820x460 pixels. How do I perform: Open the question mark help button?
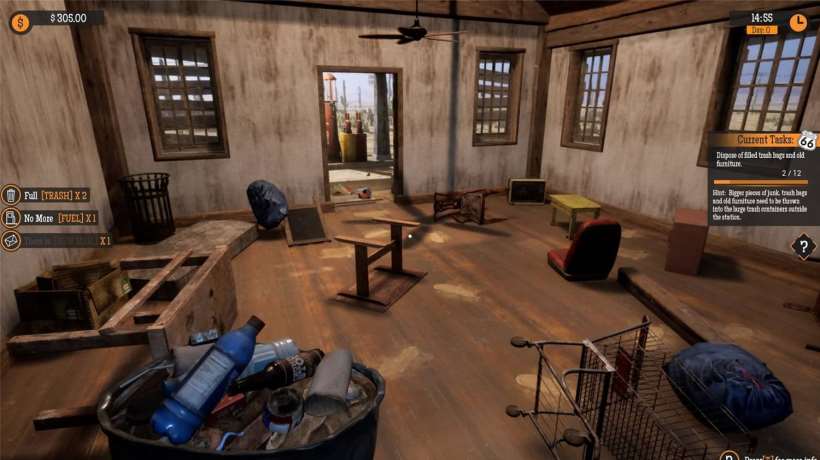click(x=802, y=246)
